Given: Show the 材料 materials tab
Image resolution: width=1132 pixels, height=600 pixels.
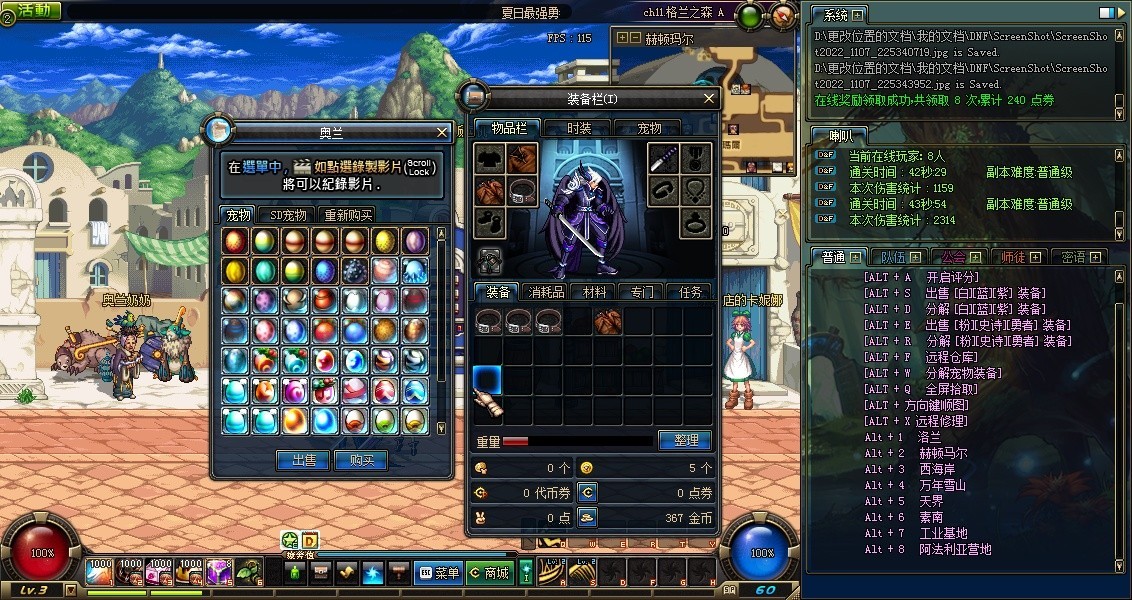Looking at the screenshot, I should pos(595,292).
